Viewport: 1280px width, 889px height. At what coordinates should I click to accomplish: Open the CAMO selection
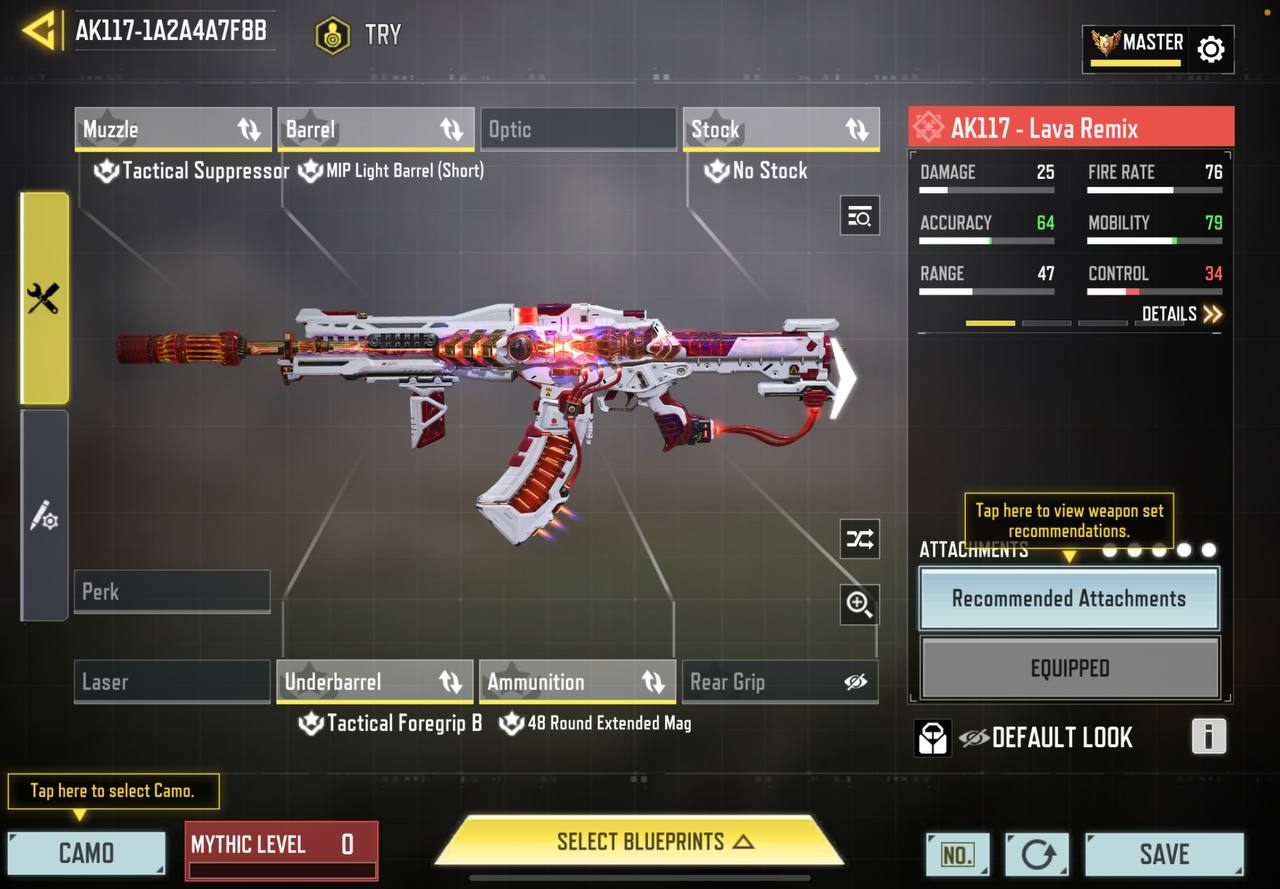coord(86,853)
